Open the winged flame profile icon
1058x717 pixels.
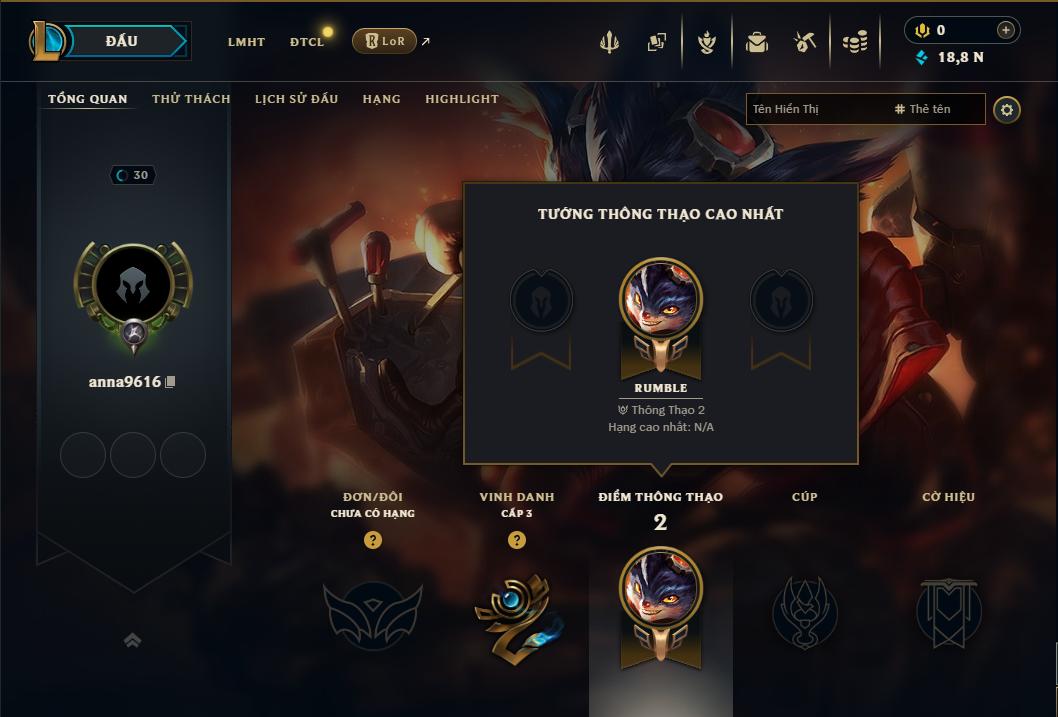[x=708, y=42]
